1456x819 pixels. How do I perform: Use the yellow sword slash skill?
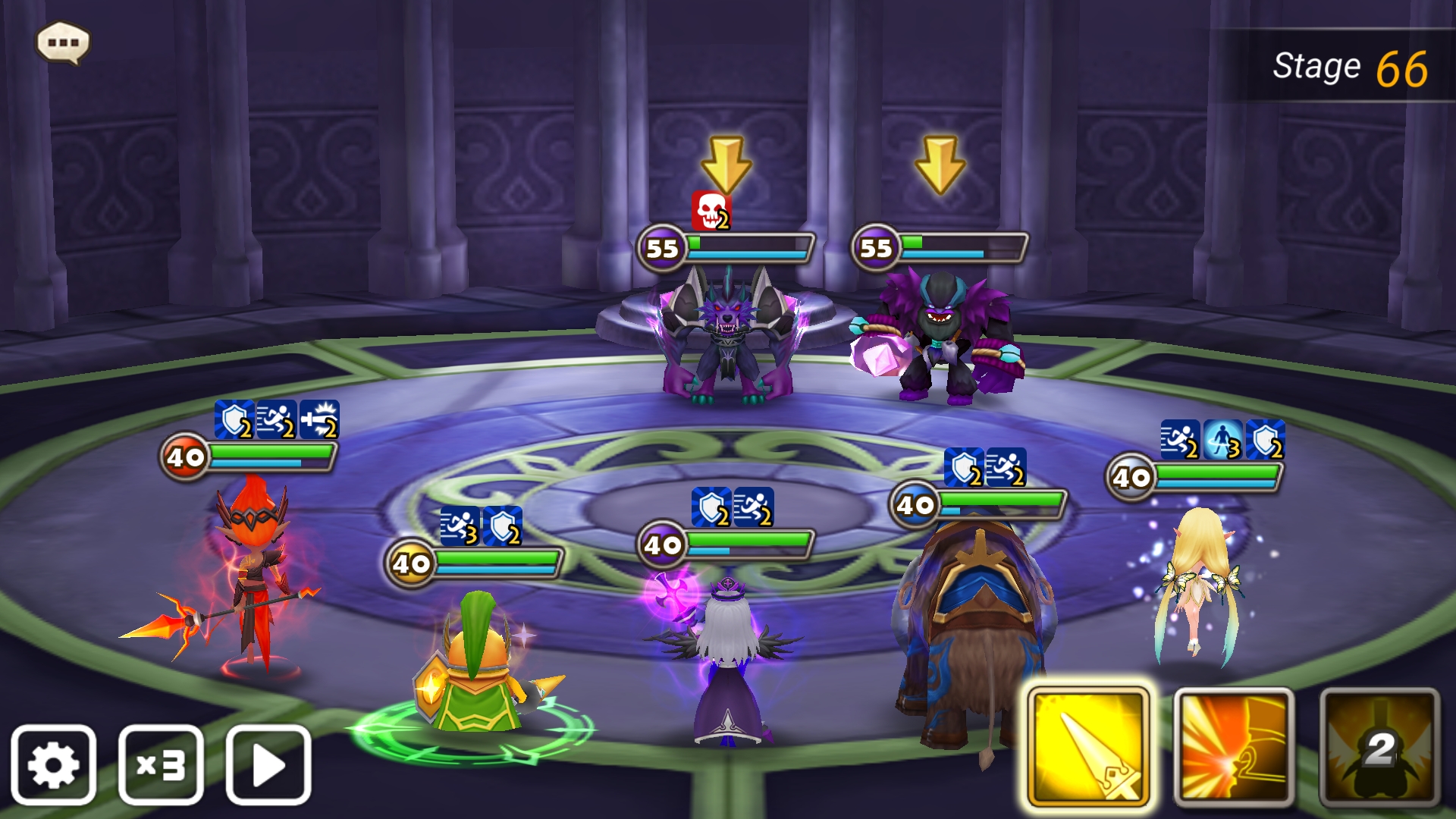(x=1087, y=747)
